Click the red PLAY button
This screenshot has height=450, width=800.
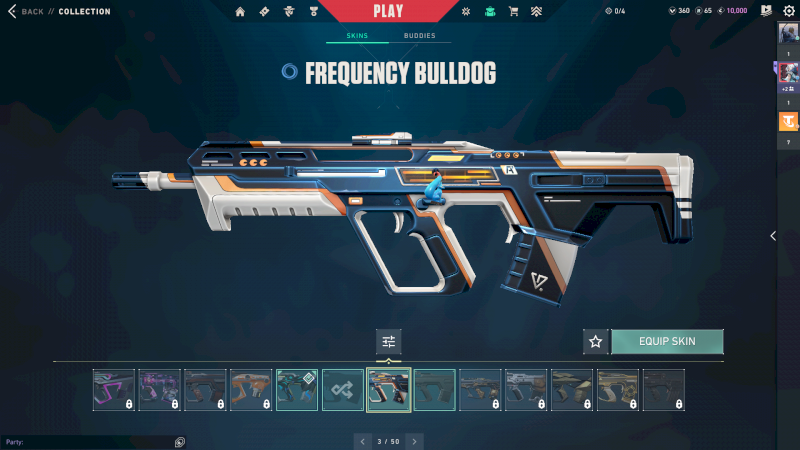click(387, 11)
